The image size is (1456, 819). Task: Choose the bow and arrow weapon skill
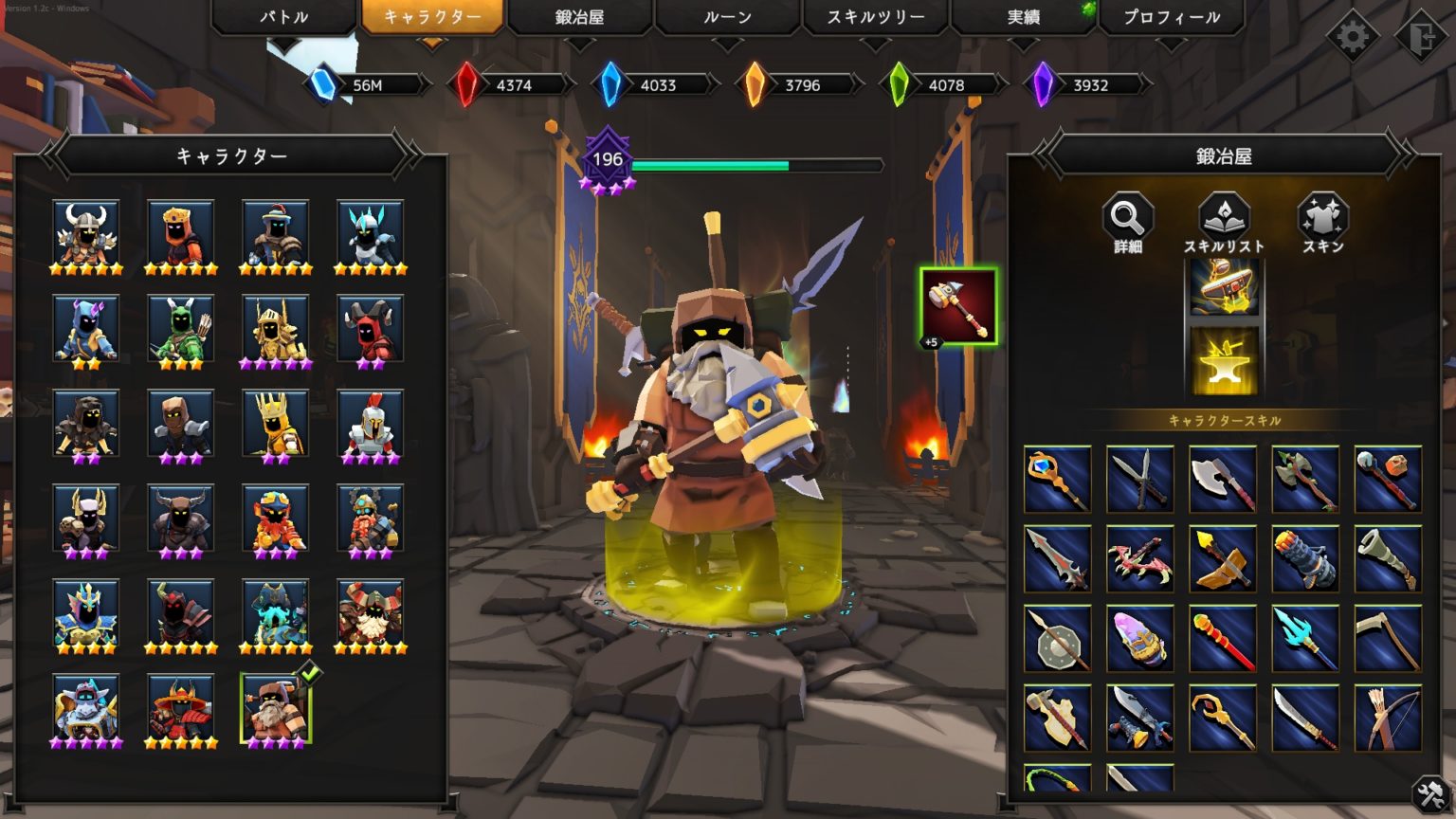click(1388, 718)
